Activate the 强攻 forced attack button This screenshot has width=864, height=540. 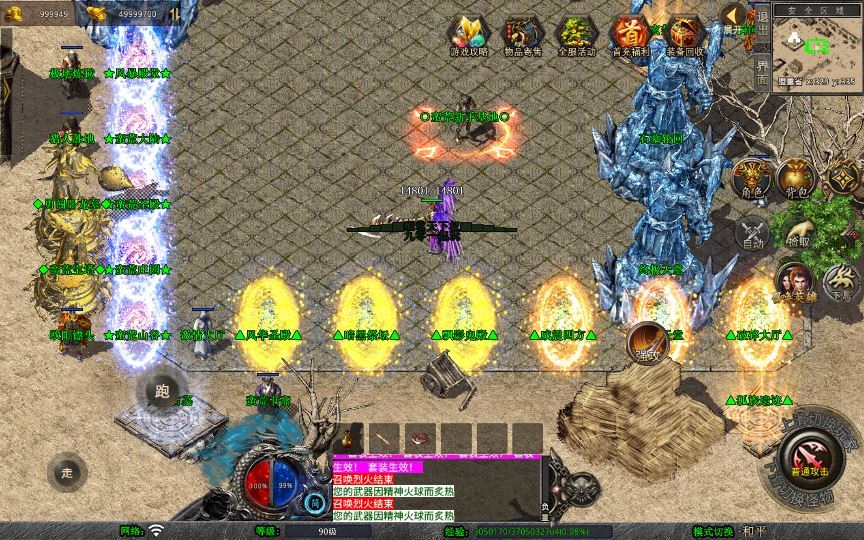point(648,343)
